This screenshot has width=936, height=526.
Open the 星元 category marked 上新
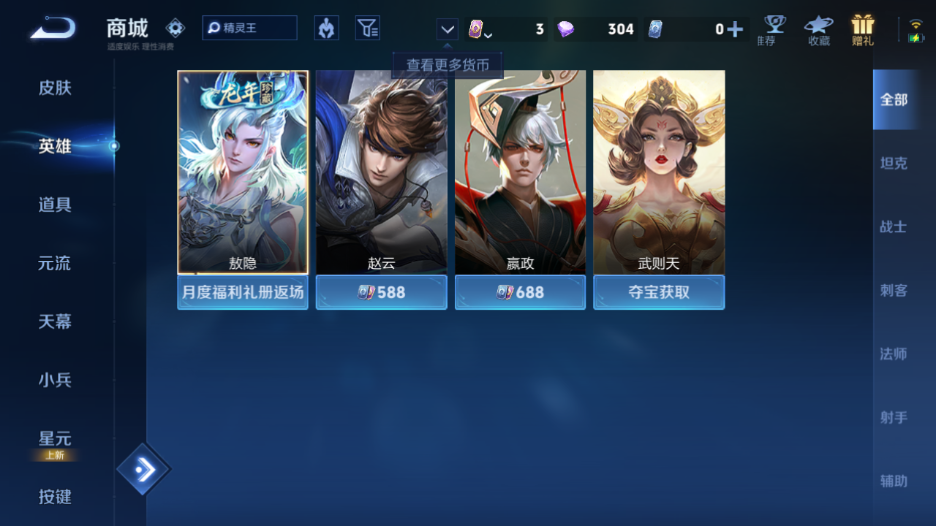55,440
